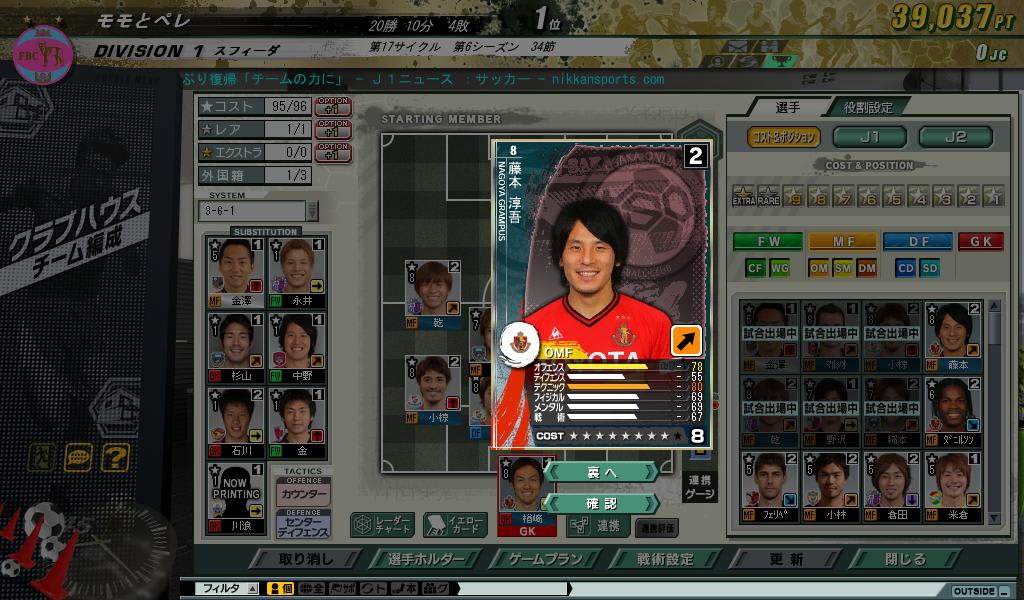
Task: Click 取り消し to undo changes
Action: (x=306, y=559)
